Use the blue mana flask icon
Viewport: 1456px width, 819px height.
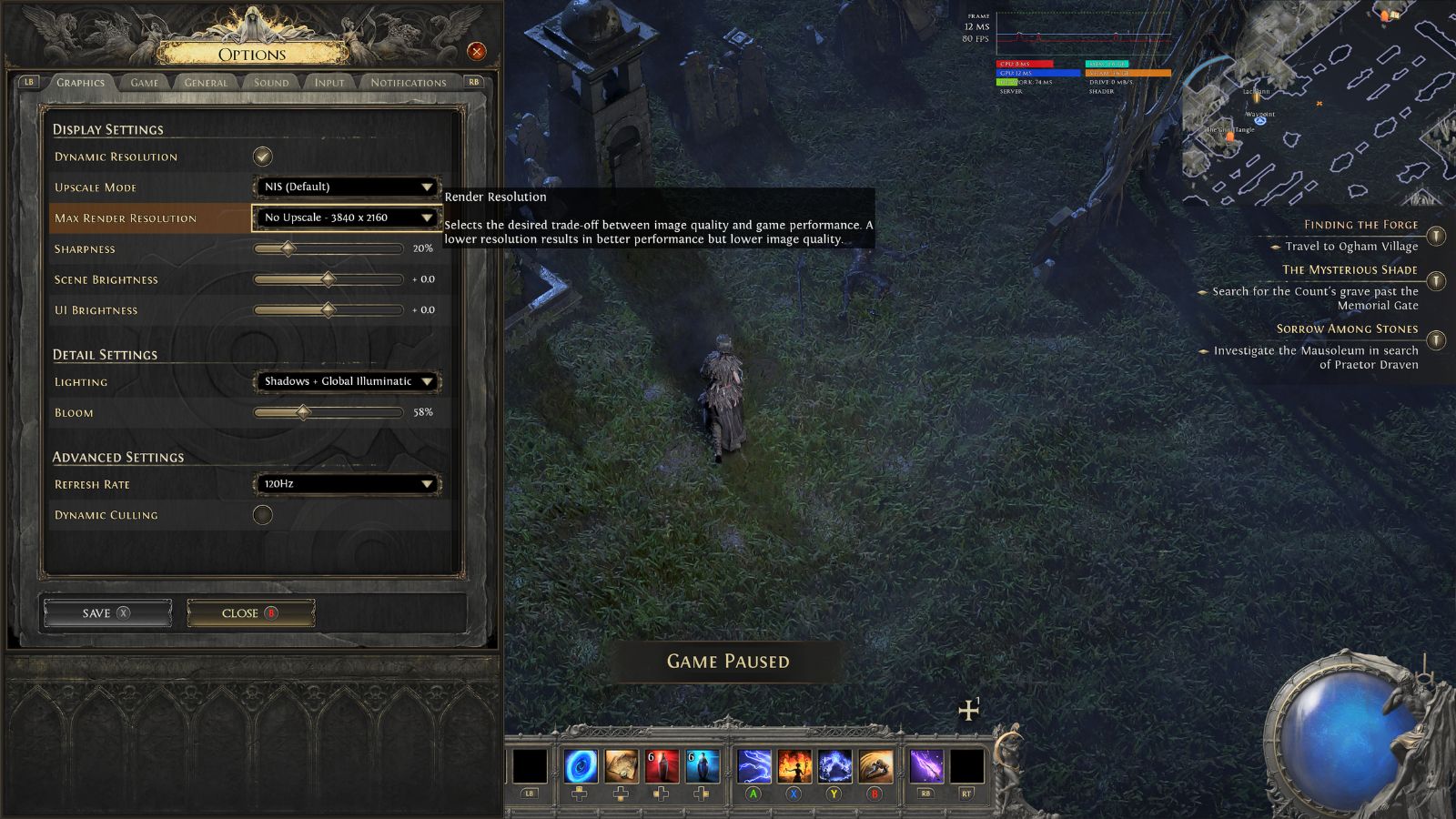[701, 765]
